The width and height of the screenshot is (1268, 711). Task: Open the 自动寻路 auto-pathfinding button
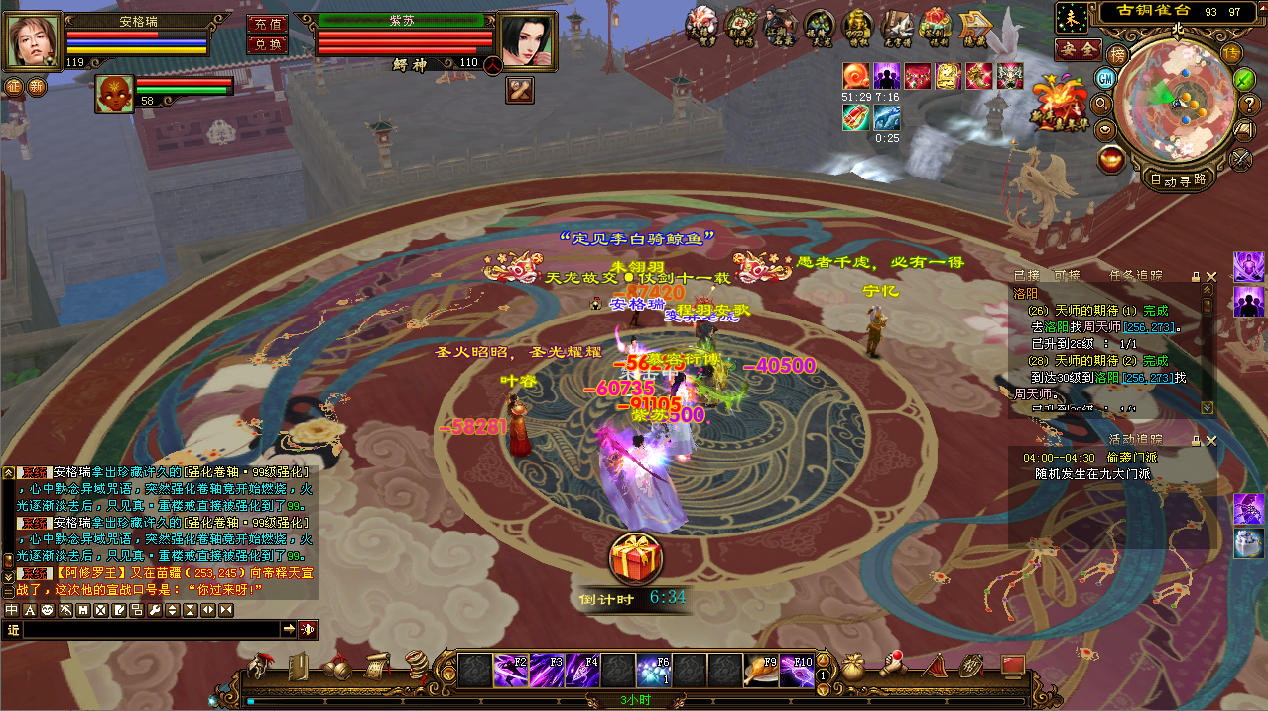[x=1178, y=181]
